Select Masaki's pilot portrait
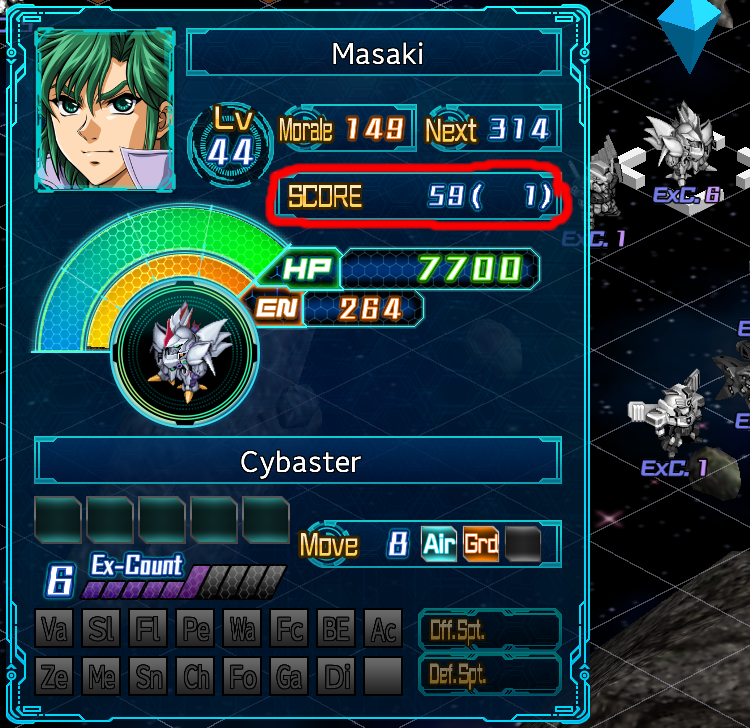 tap(105, 109)
